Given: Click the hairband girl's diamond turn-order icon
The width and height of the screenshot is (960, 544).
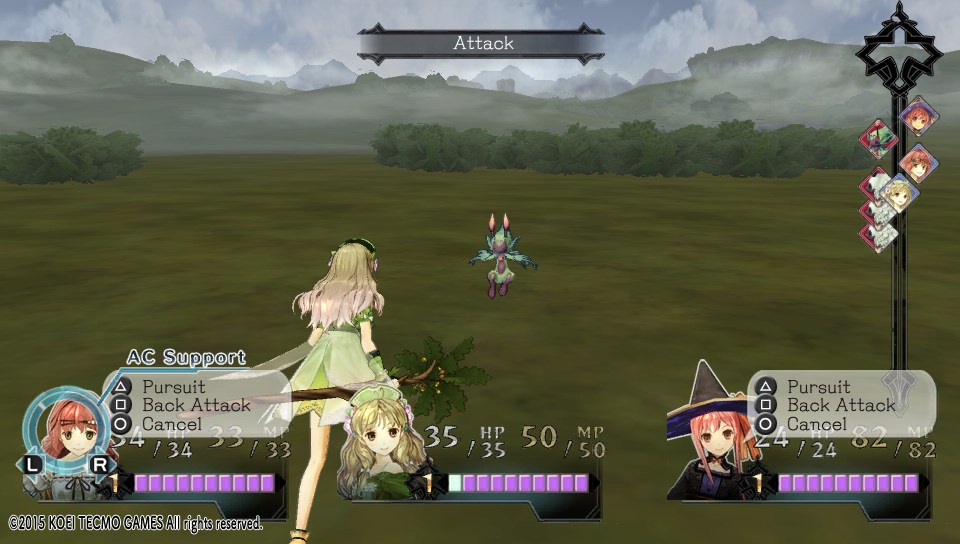Looking at the screenshot, I should (918, 162).
